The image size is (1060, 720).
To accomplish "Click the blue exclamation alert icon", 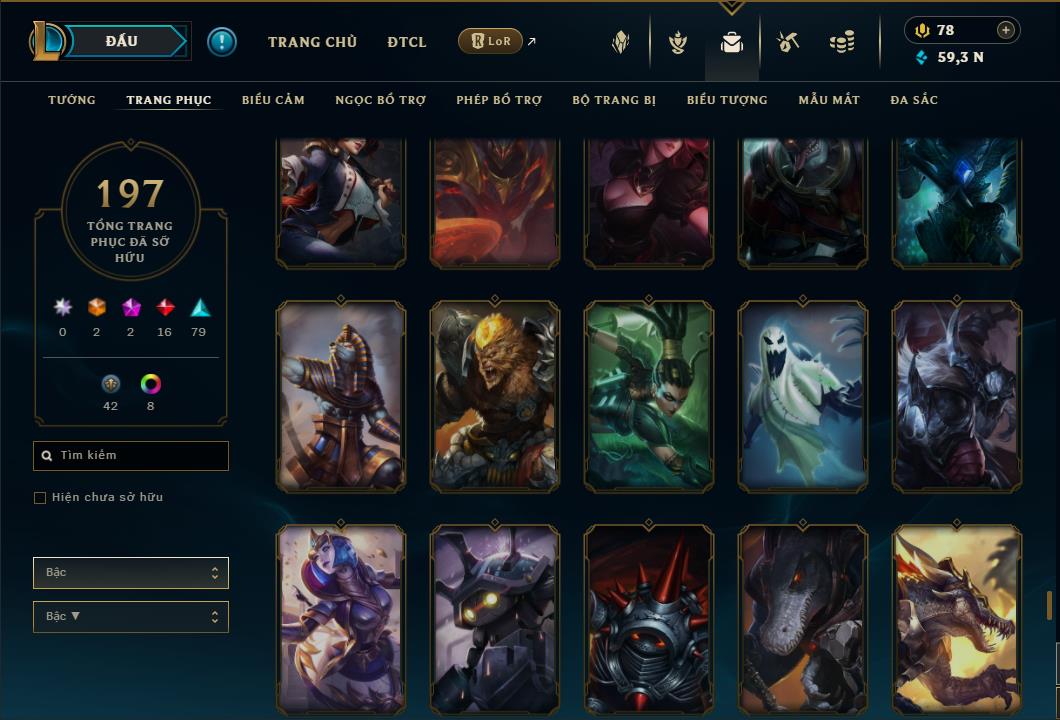I will [x=222, y=42].
